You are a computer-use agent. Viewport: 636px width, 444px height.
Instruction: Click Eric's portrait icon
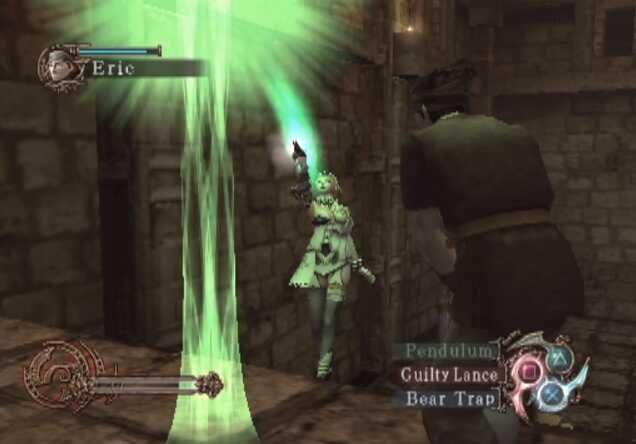click(58, 67)
